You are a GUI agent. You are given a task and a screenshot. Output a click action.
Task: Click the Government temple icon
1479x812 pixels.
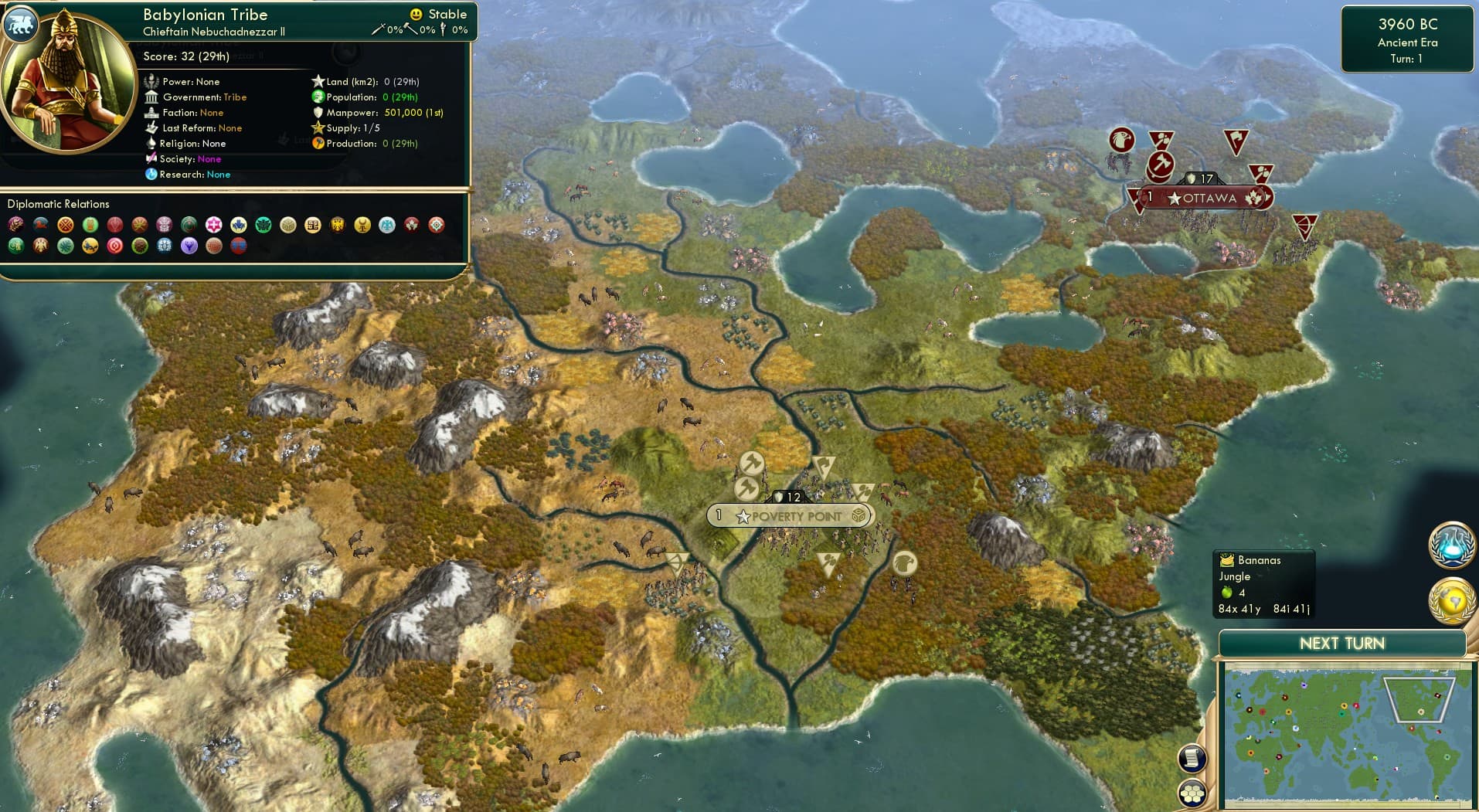(153, 97)
